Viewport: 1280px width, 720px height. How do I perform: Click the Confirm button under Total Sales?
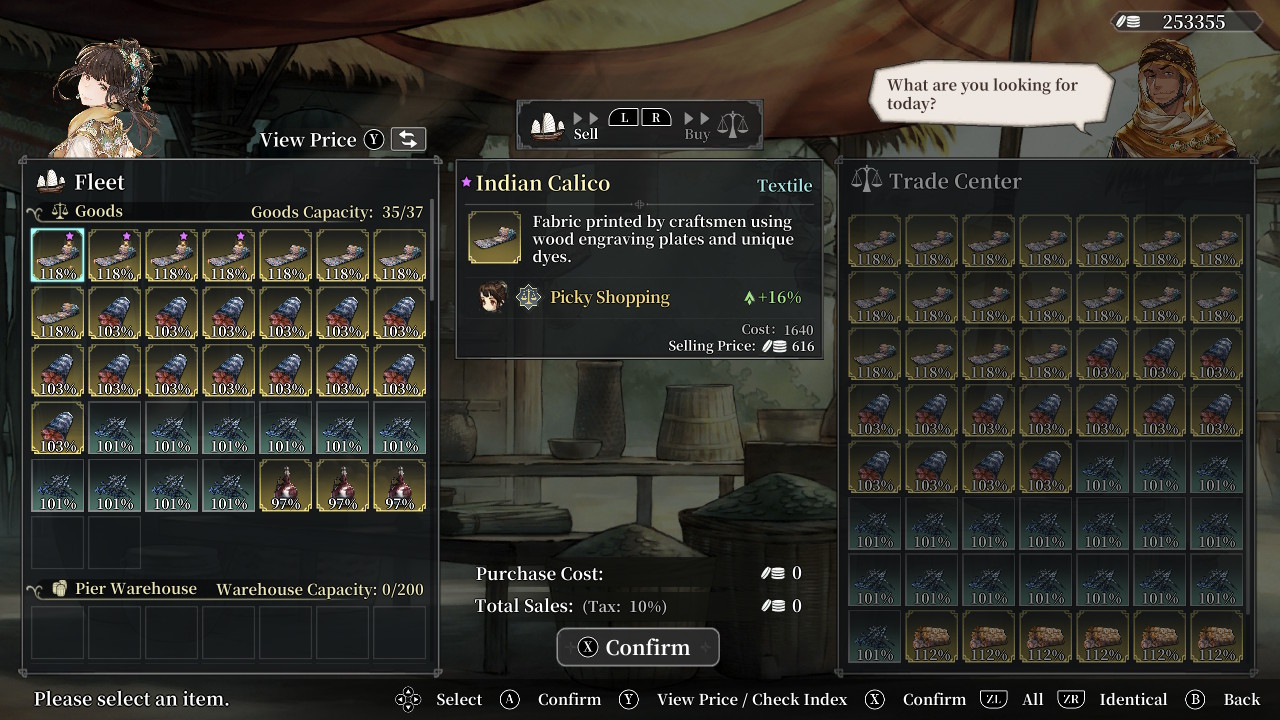click(638, 647)
